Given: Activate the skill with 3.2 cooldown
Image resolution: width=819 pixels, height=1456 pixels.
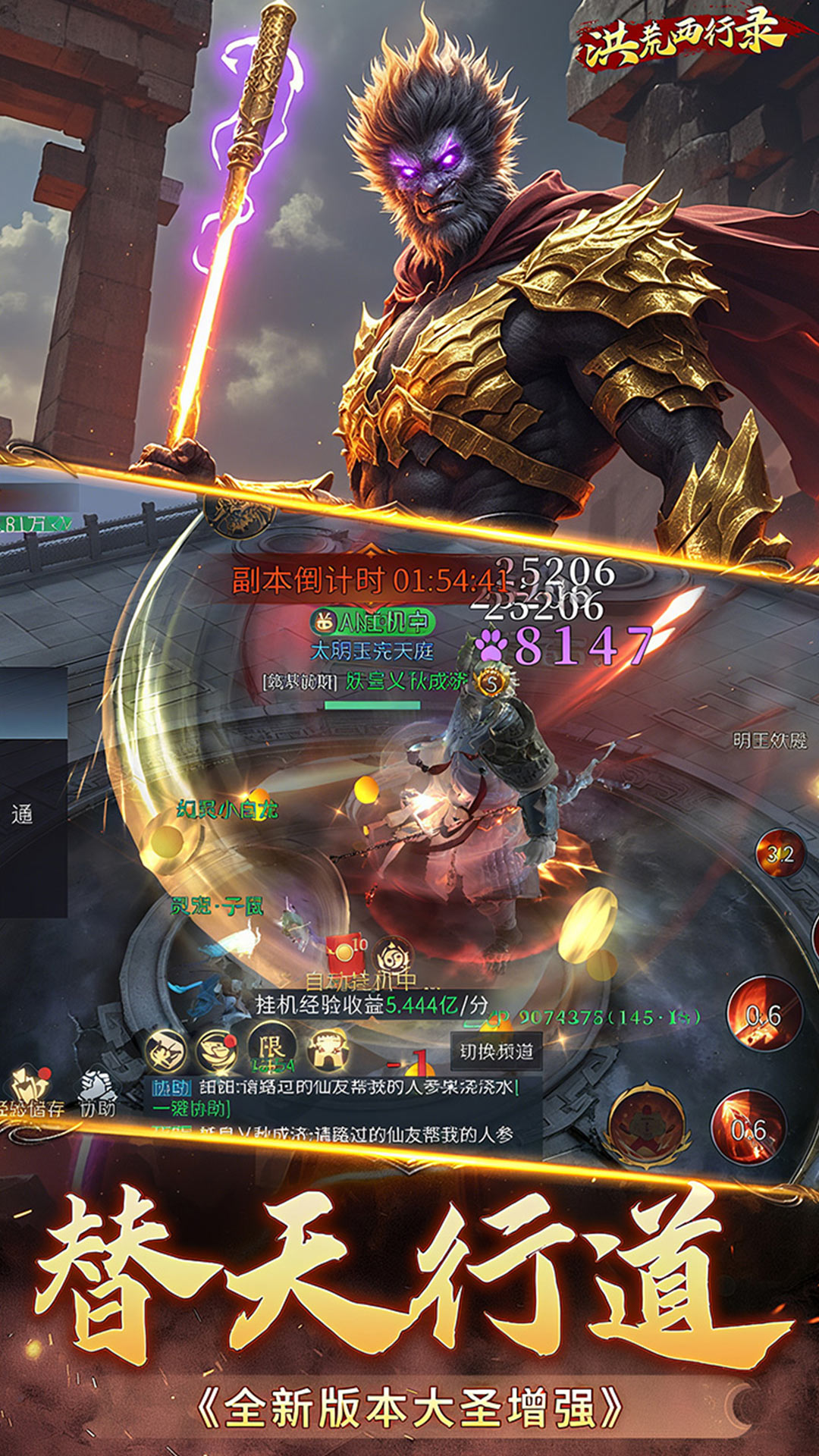Looking at the screenshot, I should [780, 854].
